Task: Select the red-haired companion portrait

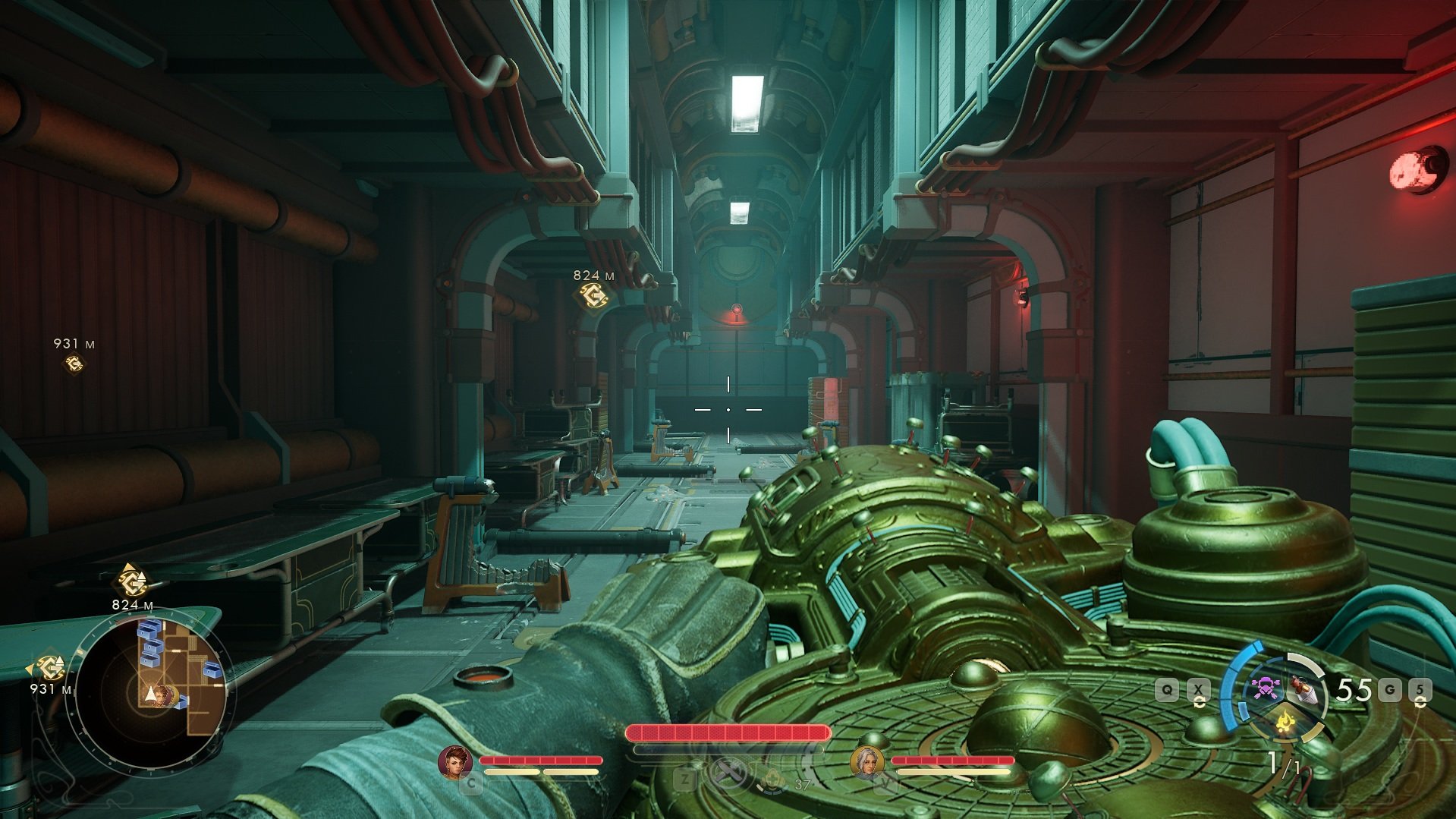Action: coord(454,761)
